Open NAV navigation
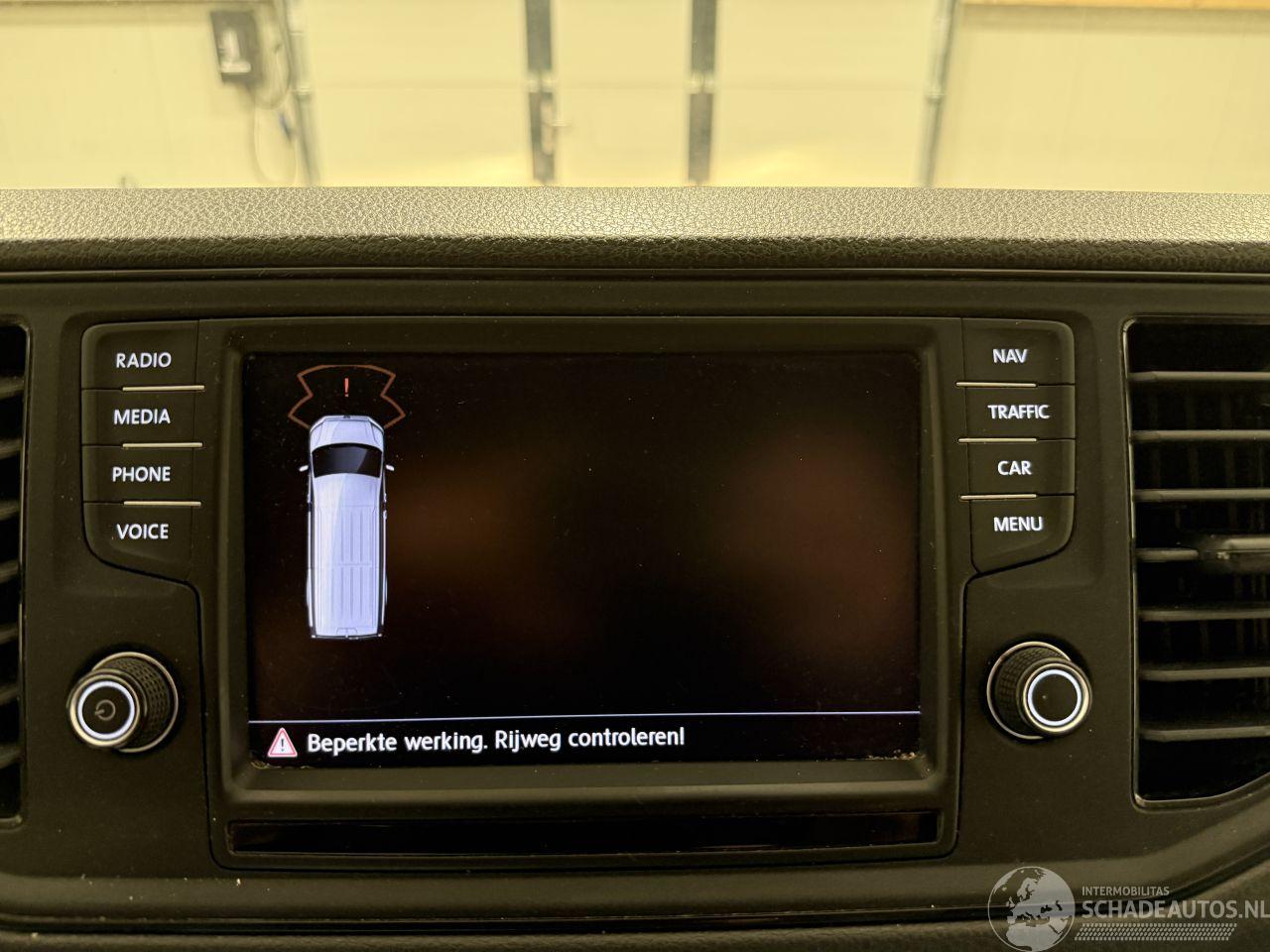1270x952 pixels. pyautogui.click(x=1010, y=356)
